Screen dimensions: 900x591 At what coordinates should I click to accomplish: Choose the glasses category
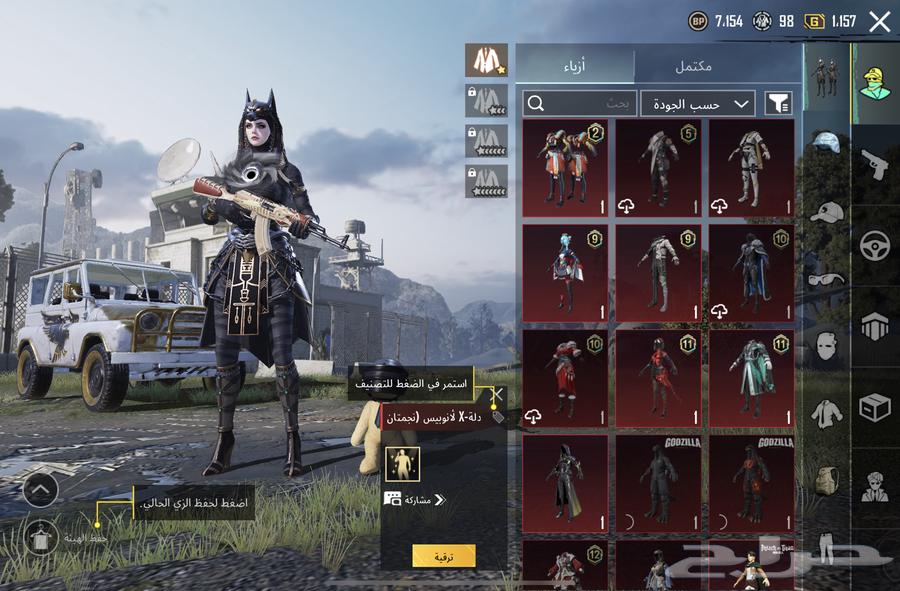826,279
